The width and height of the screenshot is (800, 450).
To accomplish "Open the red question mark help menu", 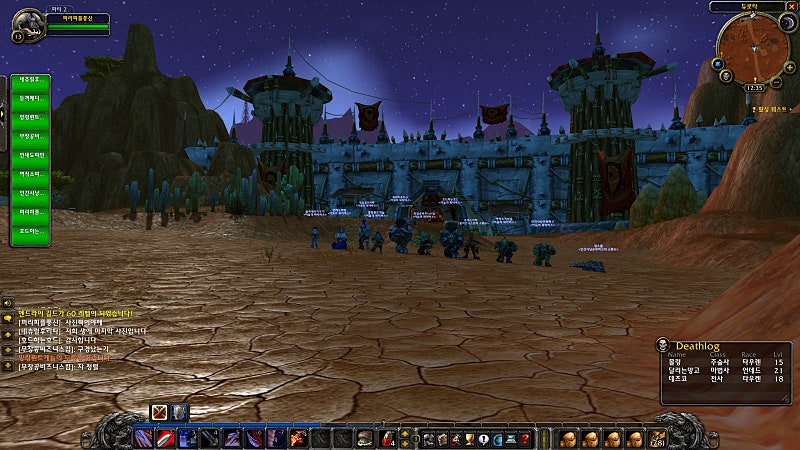I will click(x=526, y=438).
